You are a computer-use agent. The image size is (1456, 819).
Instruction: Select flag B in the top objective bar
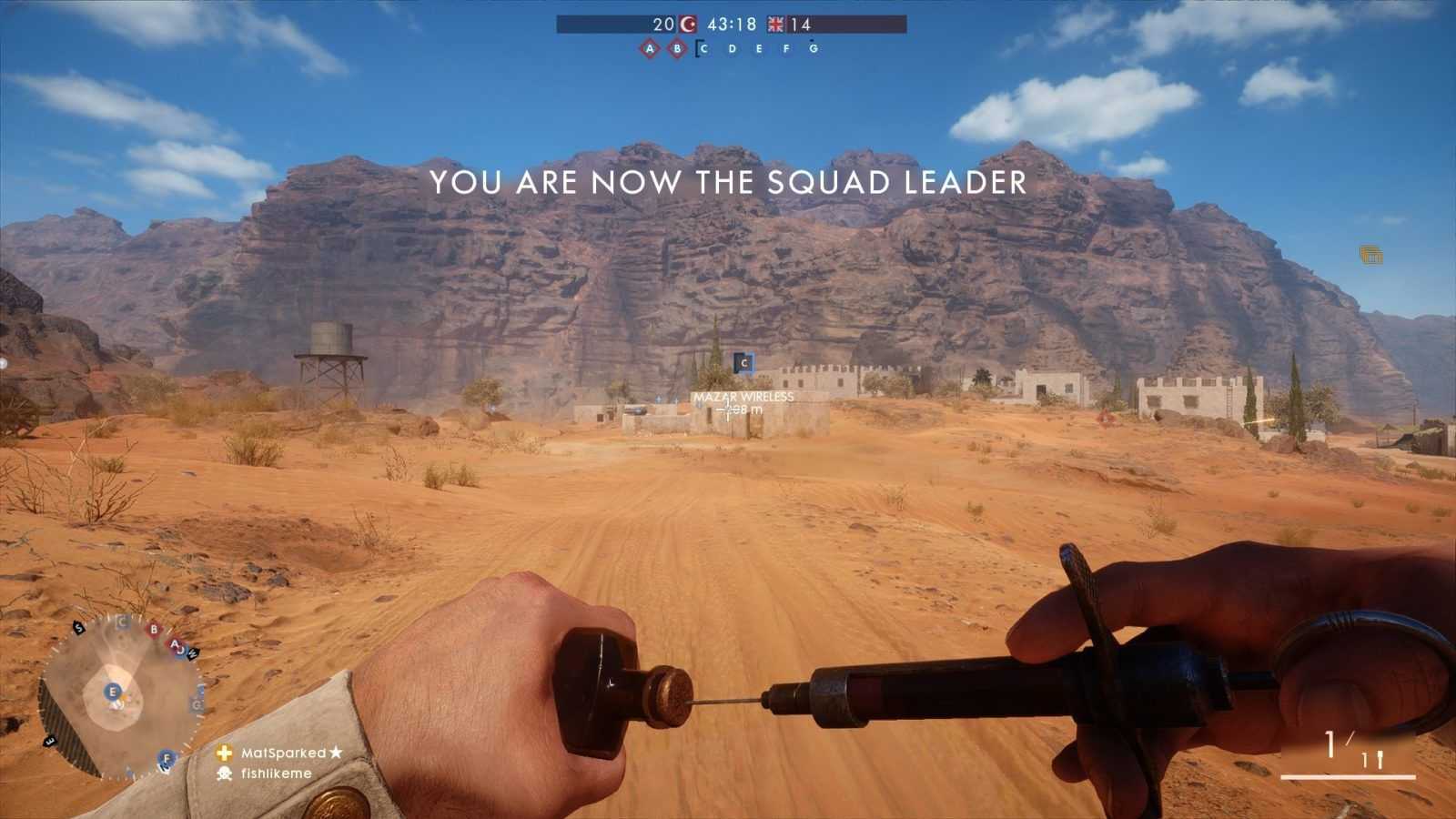click(677, 49)
